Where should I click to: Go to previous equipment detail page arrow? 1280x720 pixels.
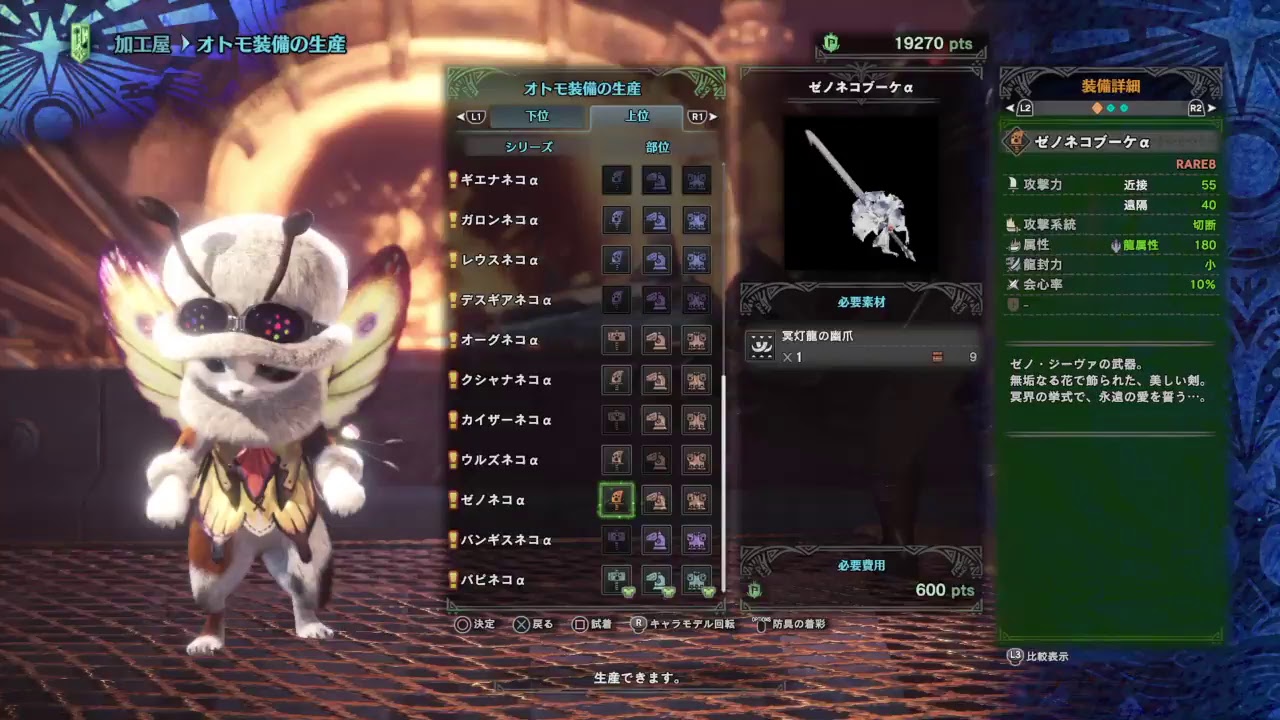coord(1010,108)
